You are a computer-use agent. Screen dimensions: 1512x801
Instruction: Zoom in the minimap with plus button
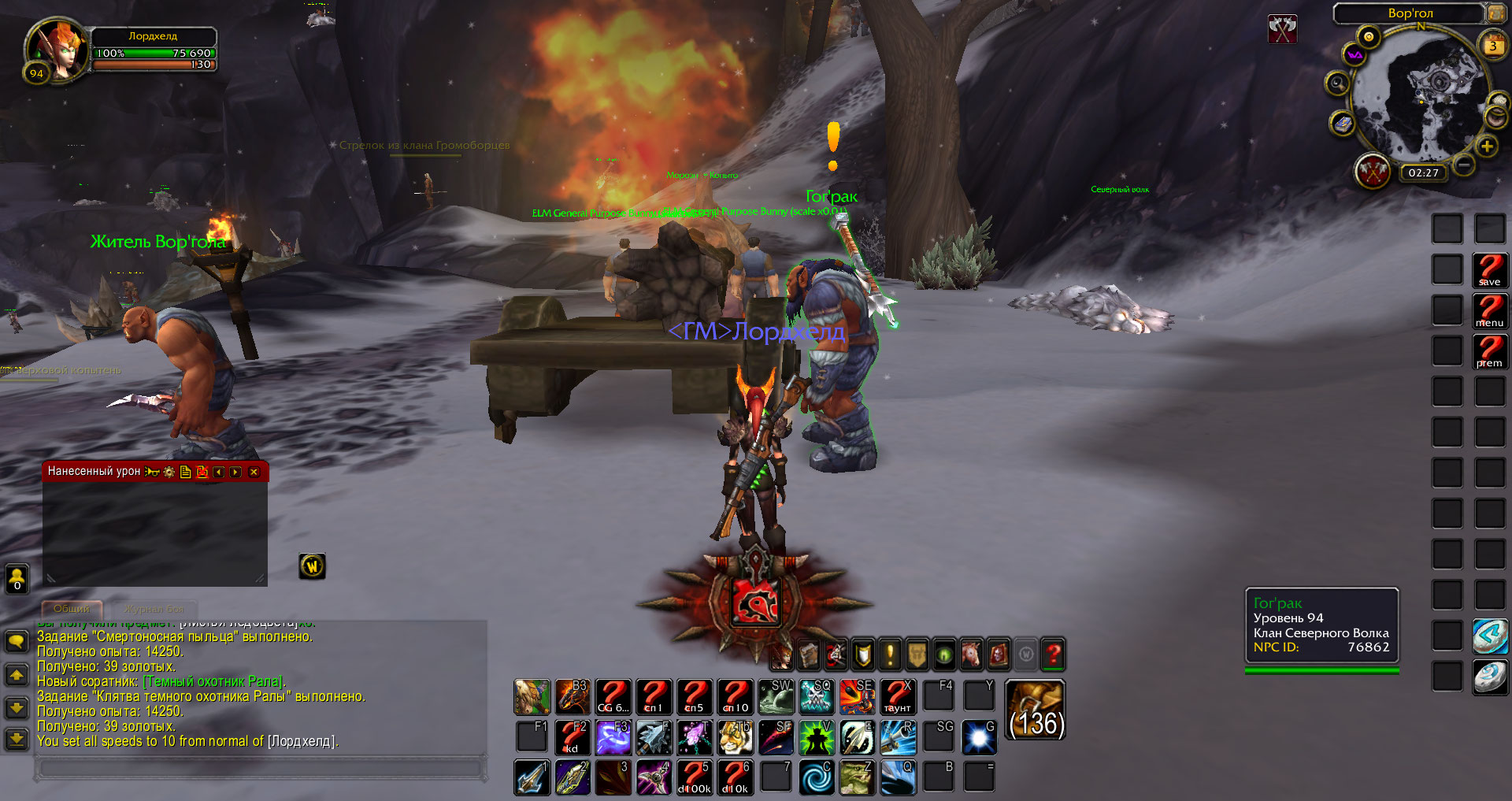click(x=1486, y=146)
